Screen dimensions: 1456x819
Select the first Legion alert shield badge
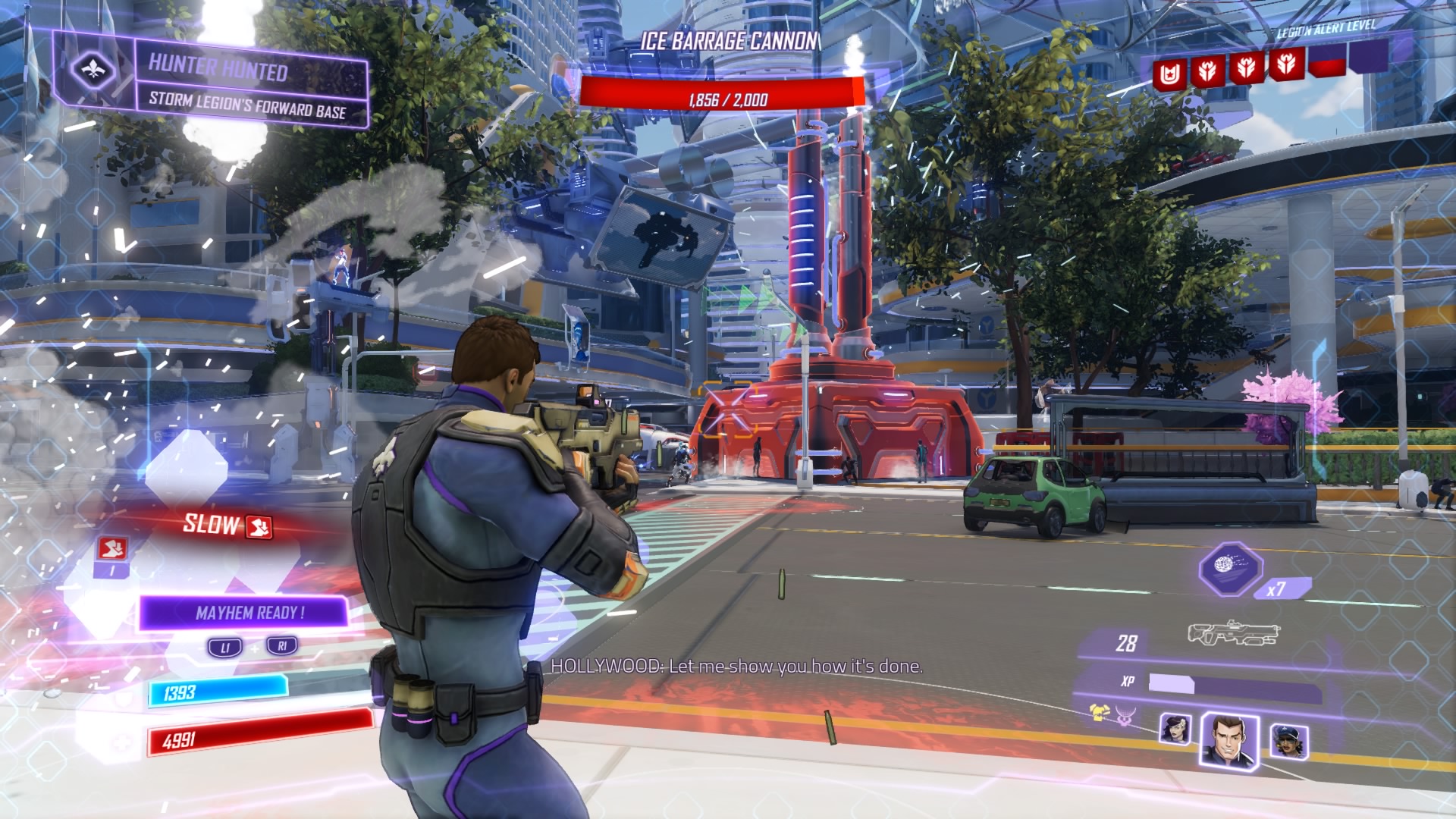(1166, 73)
